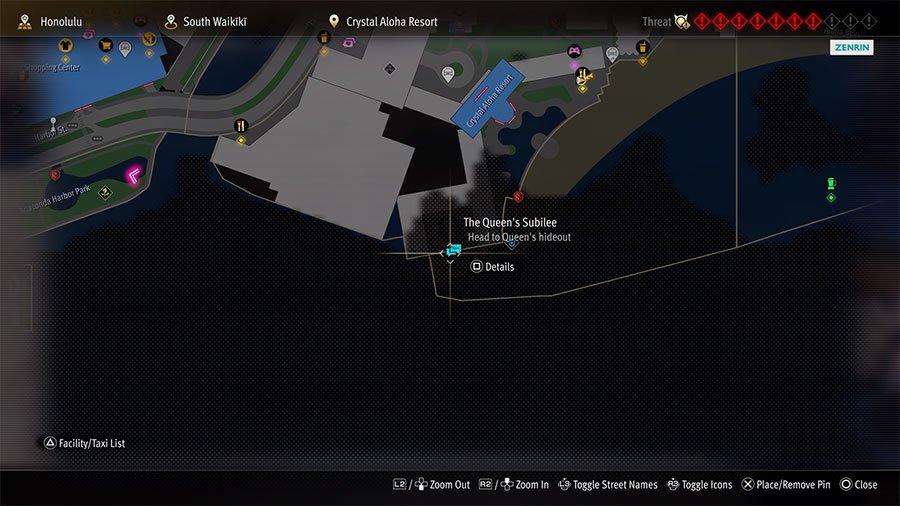Place or remove a map pin
The image size is (900, 506).
(785, 485)
